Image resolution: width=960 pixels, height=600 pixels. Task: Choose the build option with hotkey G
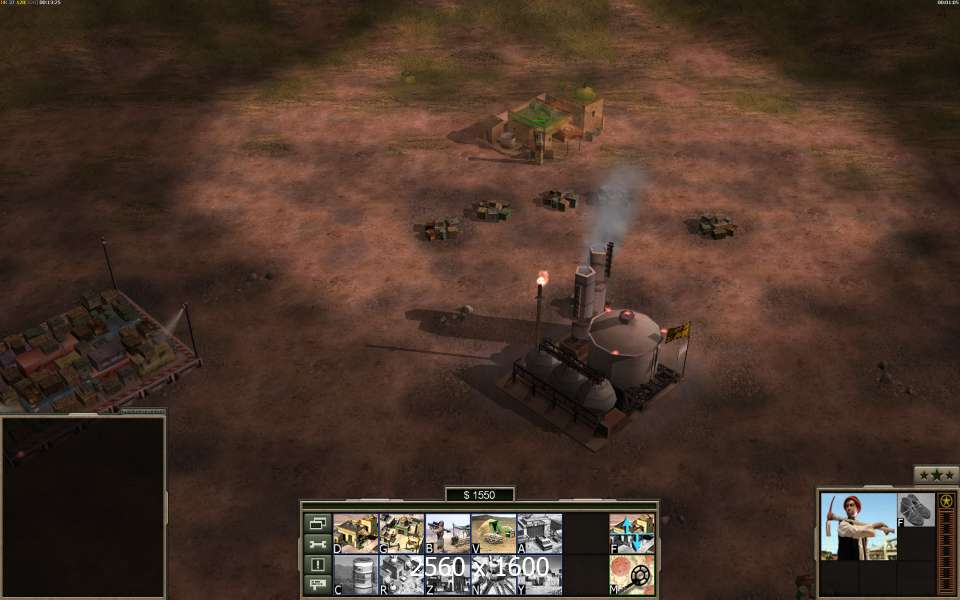coord(401,533)
